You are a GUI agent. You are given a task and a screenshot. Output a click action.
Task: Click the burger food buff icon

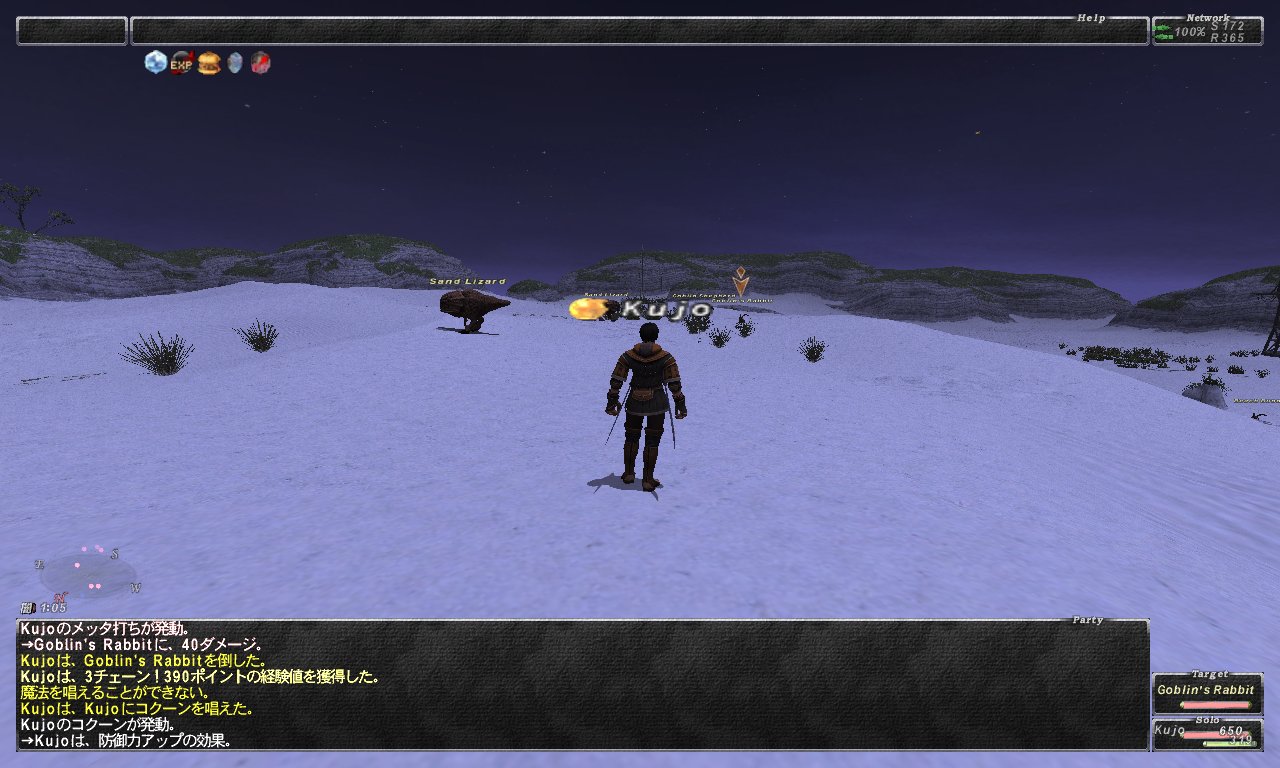[x=208, y=64]
